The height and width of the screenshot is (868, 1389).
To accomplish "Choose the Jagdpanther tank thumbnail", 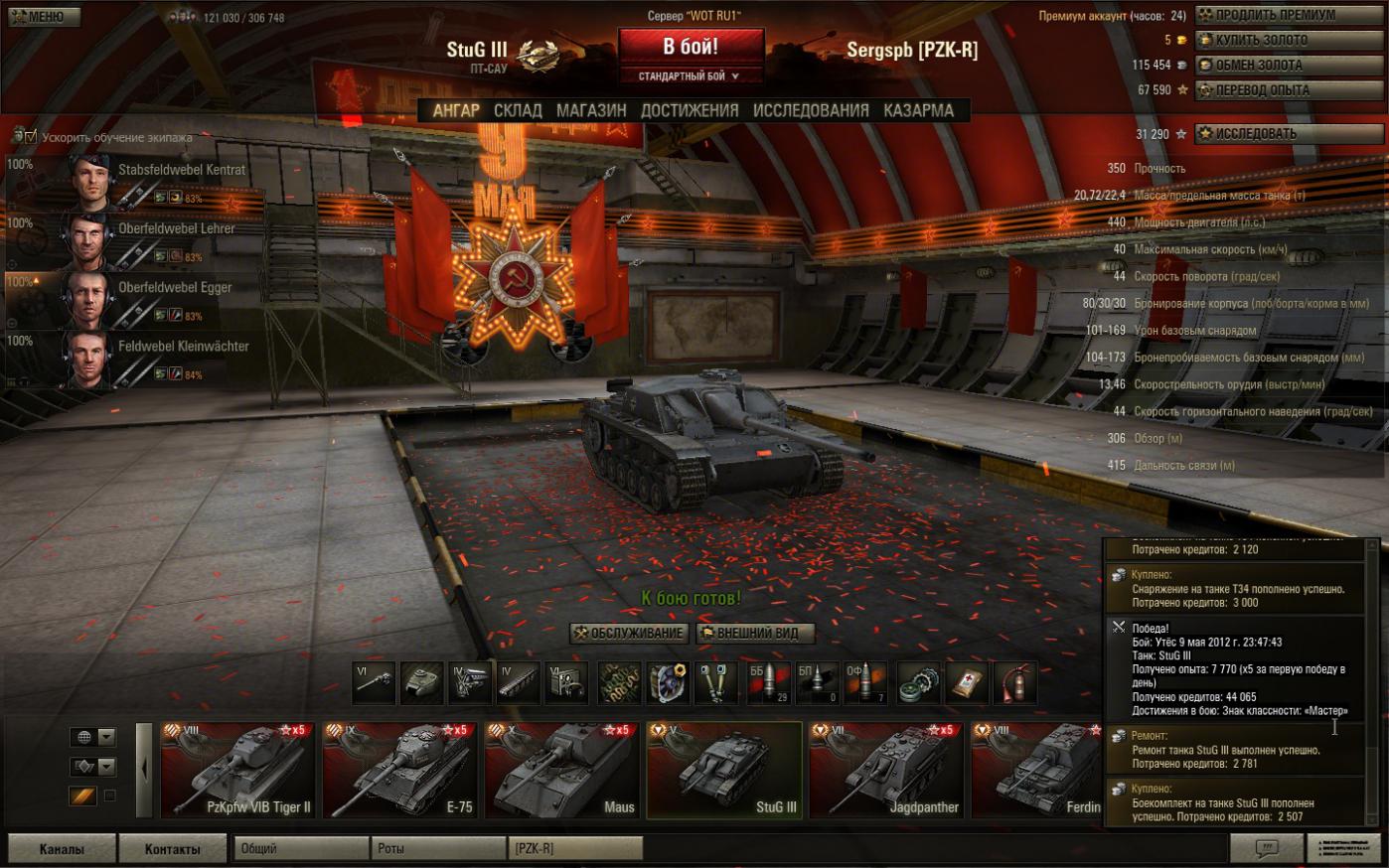I will point(886,770).
